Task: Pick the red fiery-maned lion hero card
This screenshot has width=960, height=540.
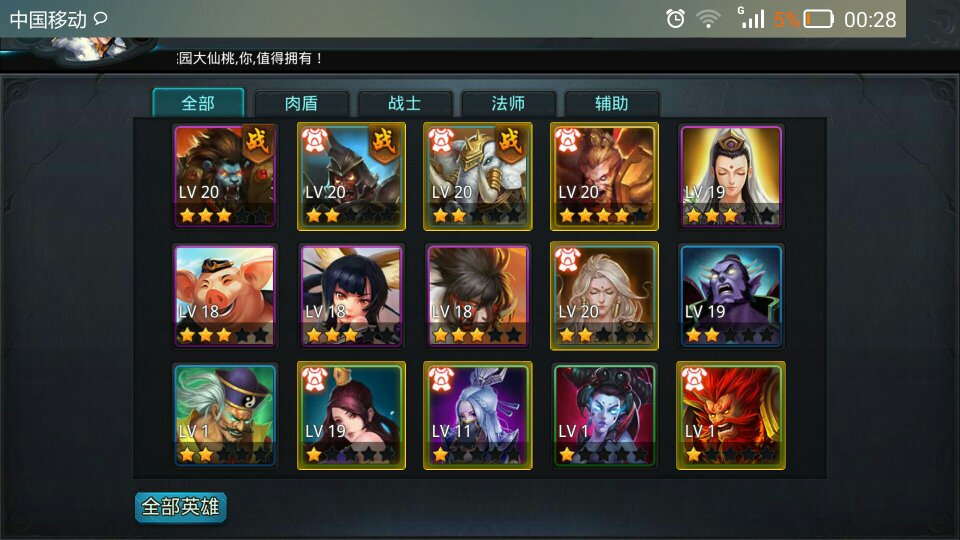Action: click(731, 415)
